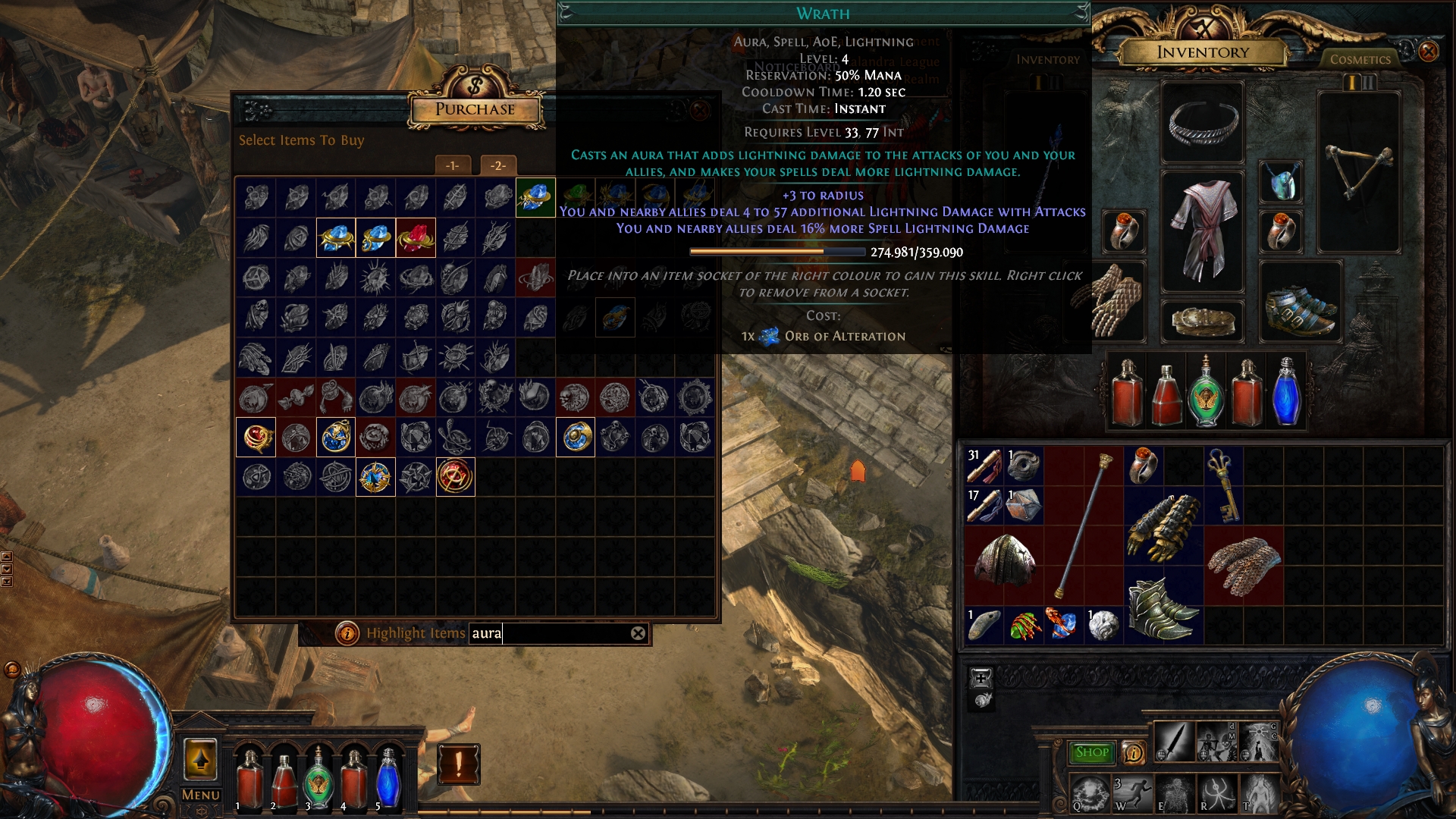Open the highlight items info icon
Screen dimensions: 1456x819
(347, 633)
